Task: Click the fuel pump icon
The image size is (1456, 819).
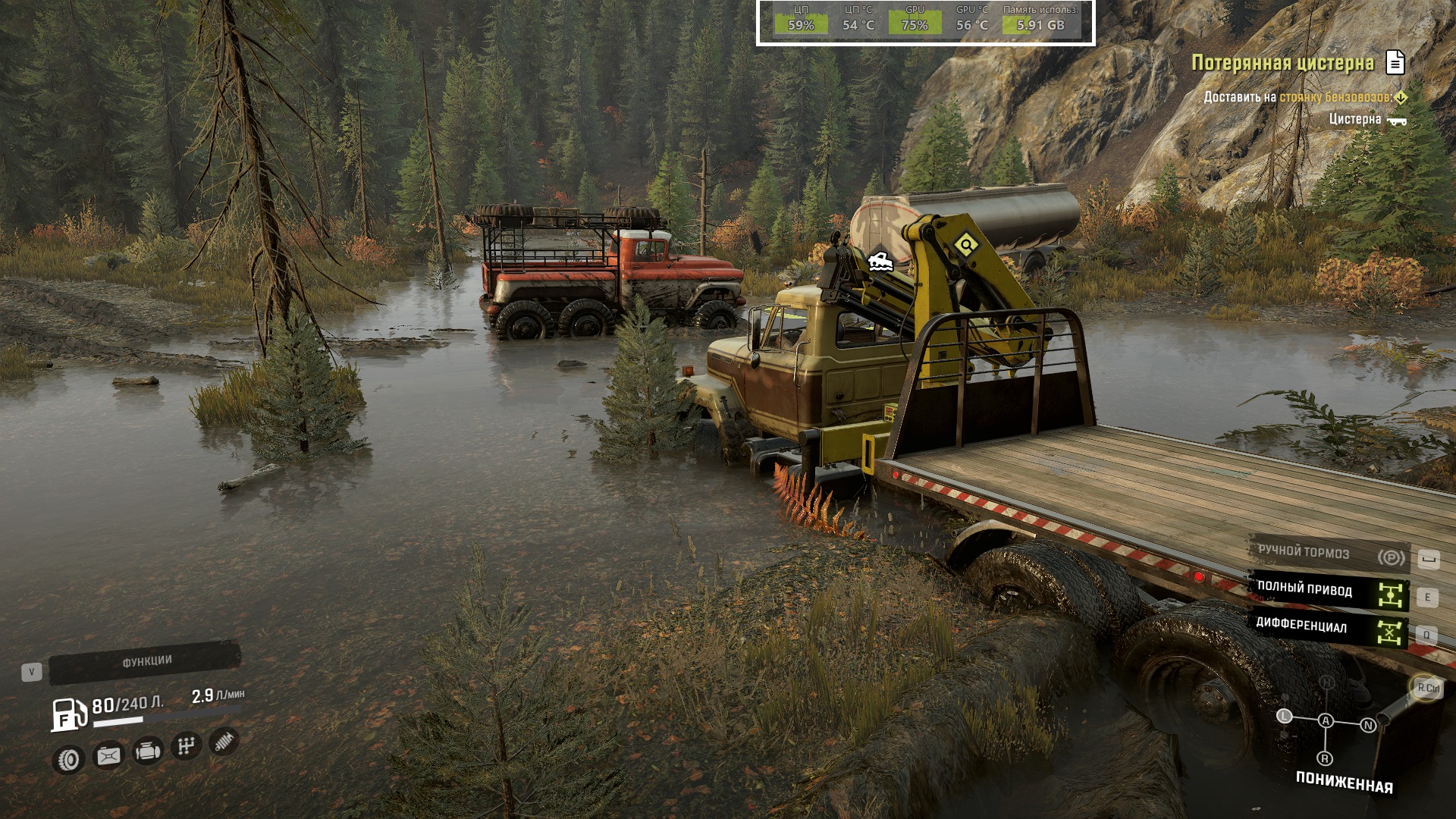Action: point(69,714)
